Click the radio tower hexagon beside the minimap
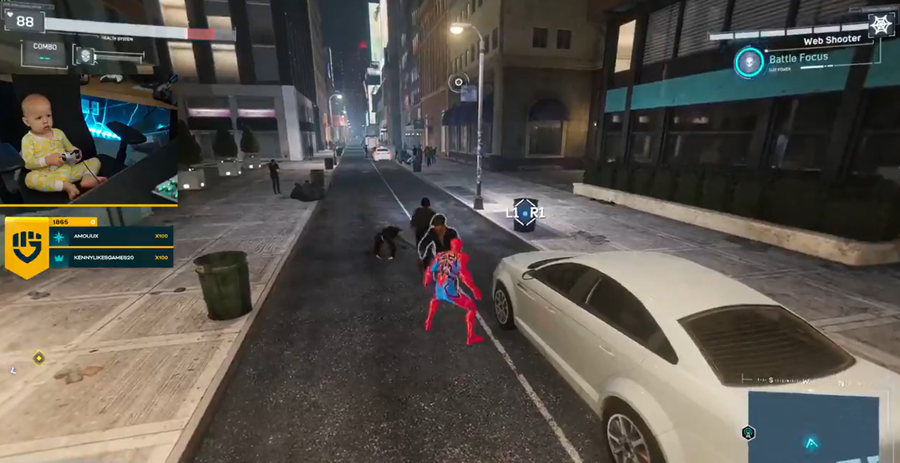 (x=748, y=433)
